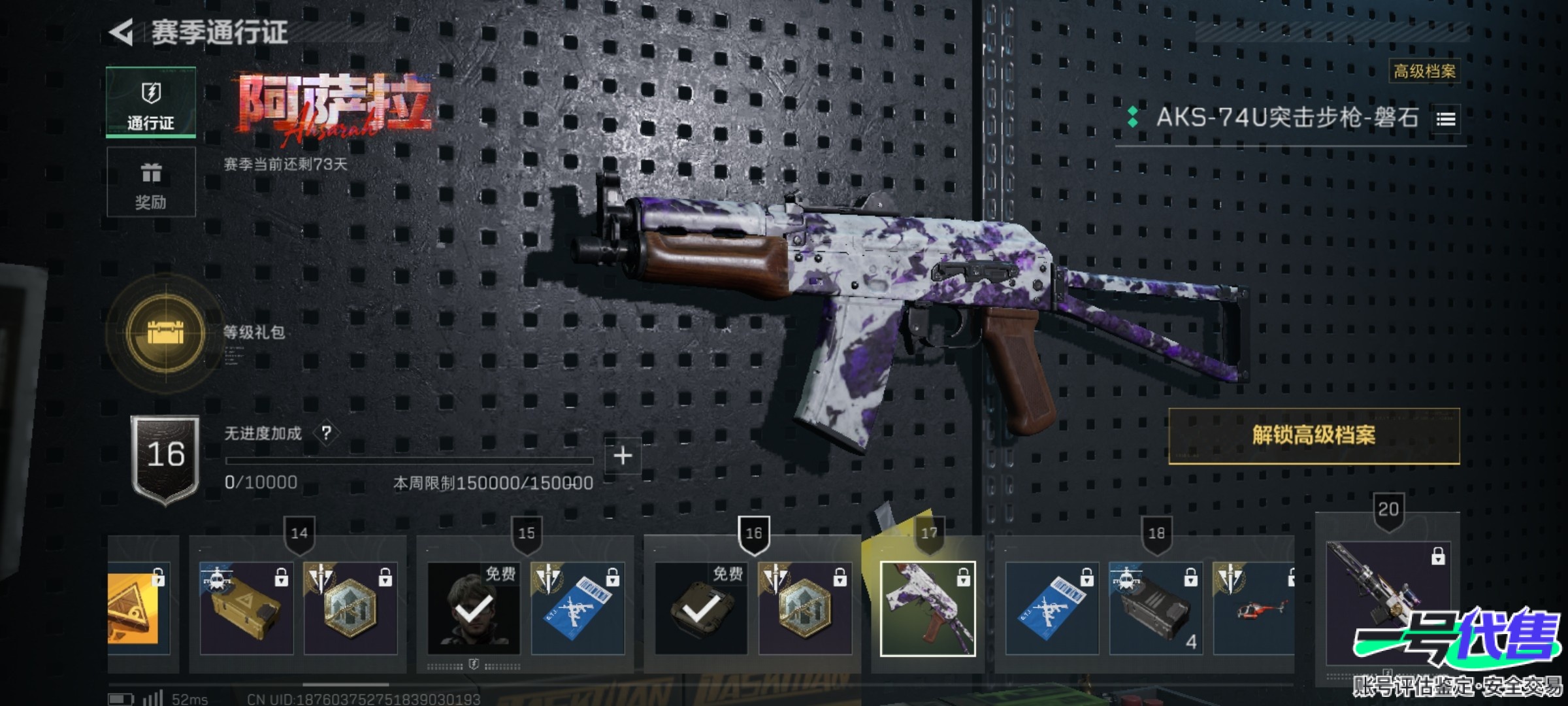
Task: Select the orange triangle reward tile
Action: [x=139, y=608]
